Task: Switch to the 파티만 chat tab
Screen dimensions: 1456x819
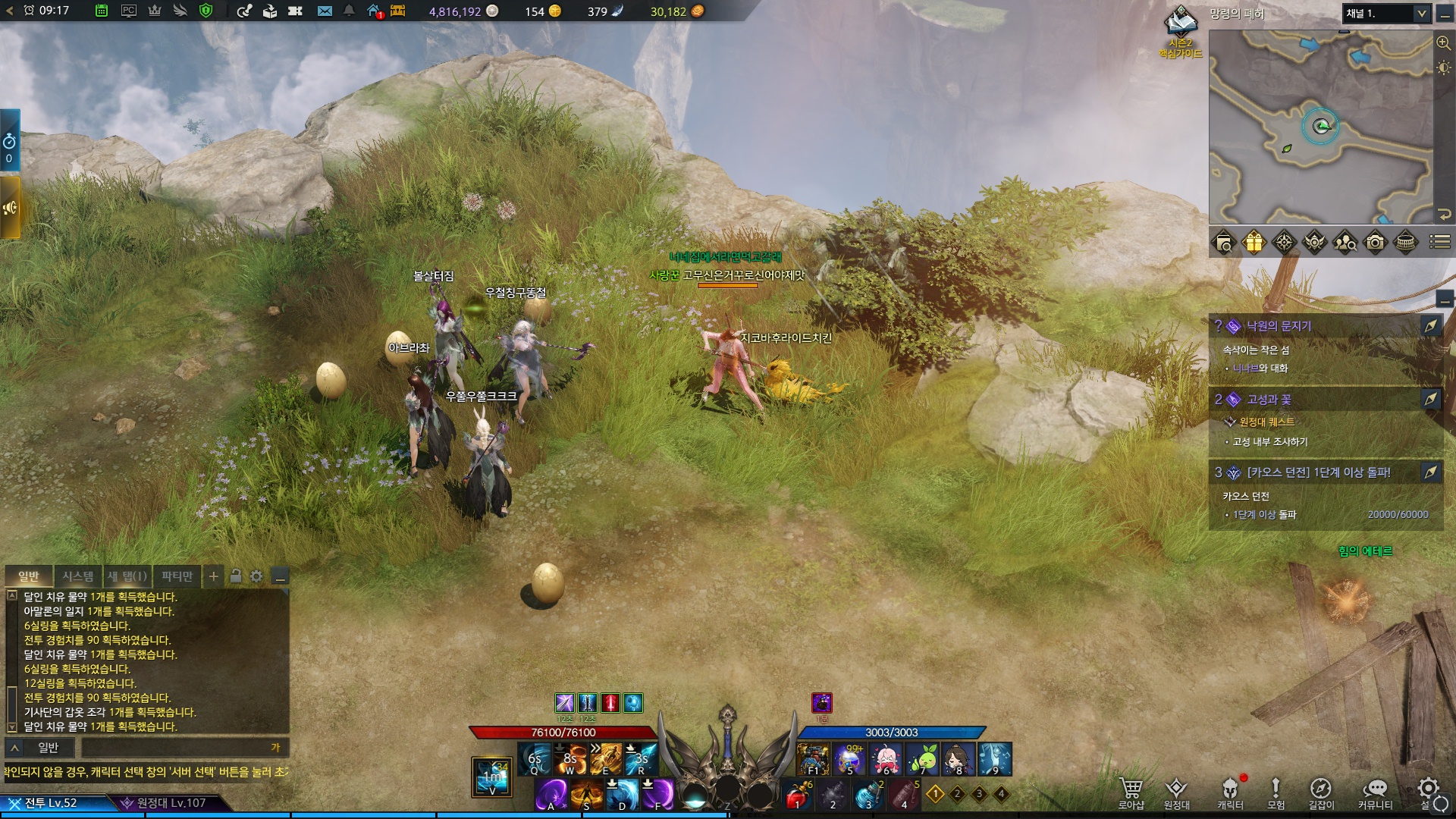Action: (x=177, y=576)
